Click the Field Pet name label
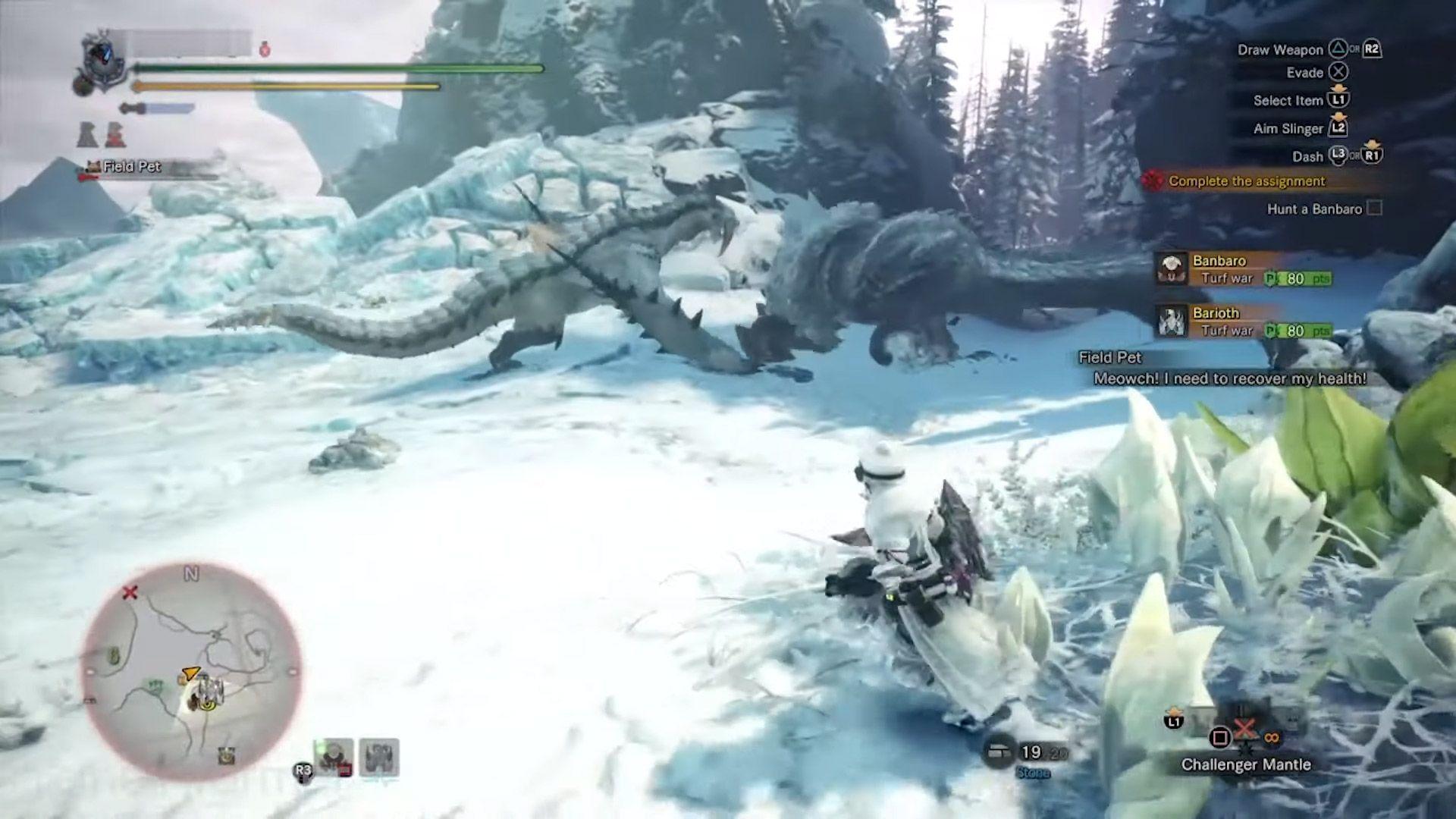 click(x=130, y=167)
